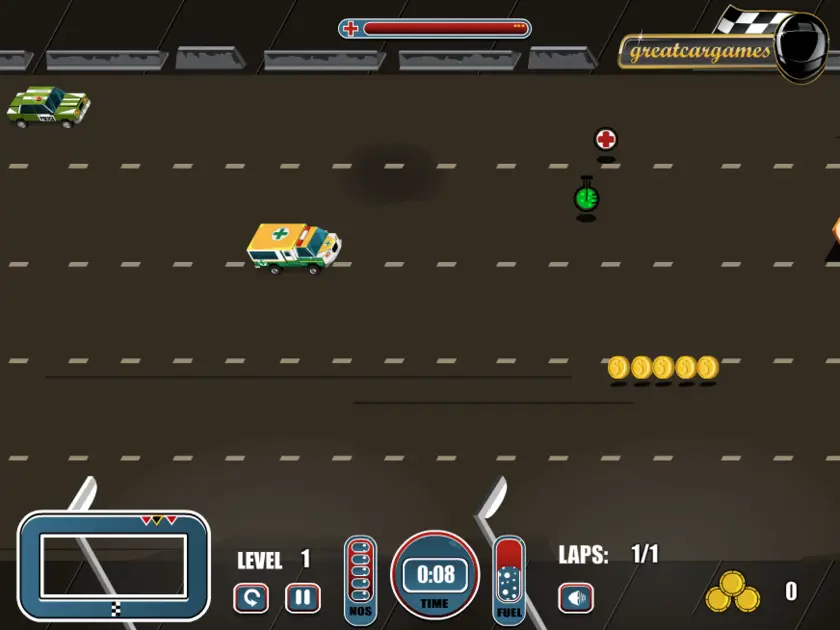Restart the level with the circular arrow button
Screen dimensions: 840x630
coord(251,598)
